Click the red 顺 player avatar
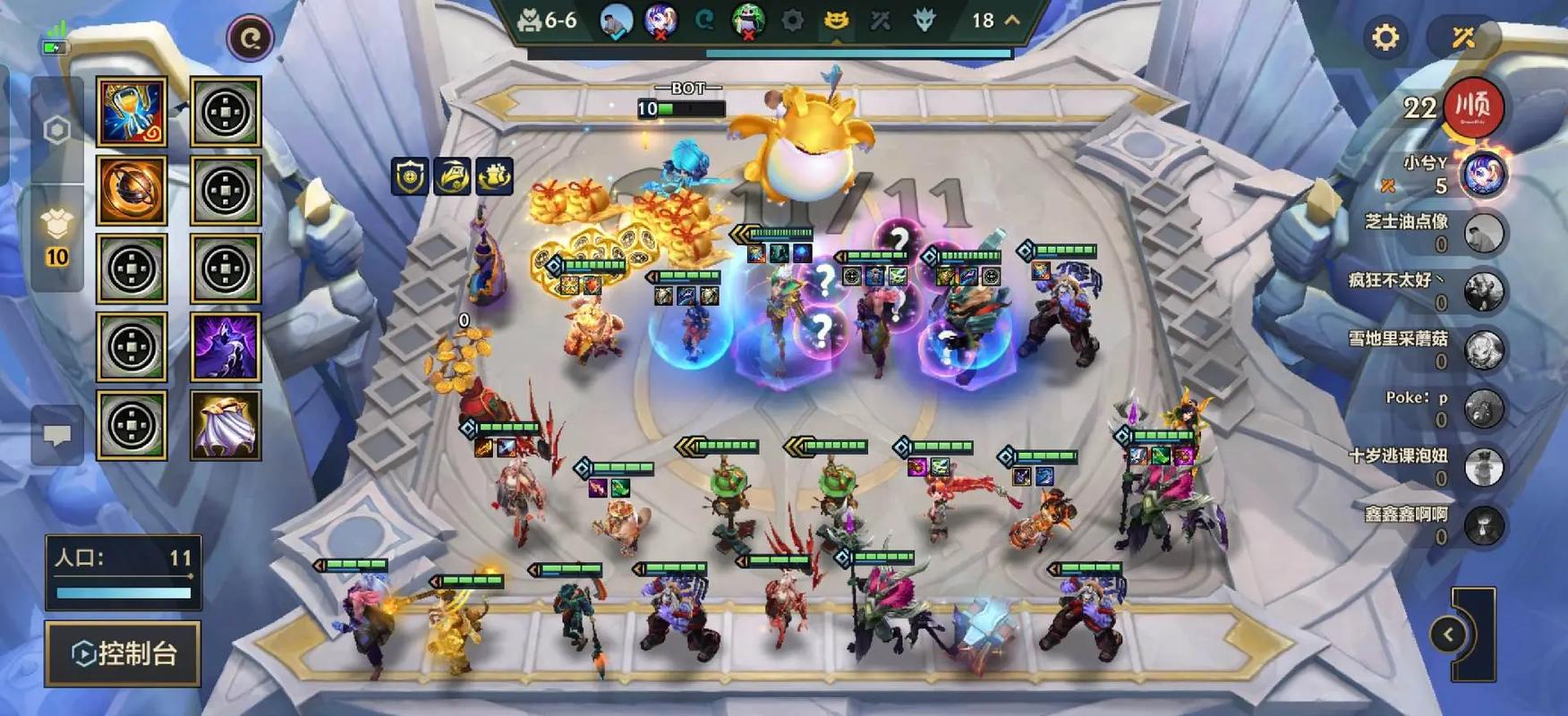The width and height of the screenshot is (1568, 716). coord(1473,107)
